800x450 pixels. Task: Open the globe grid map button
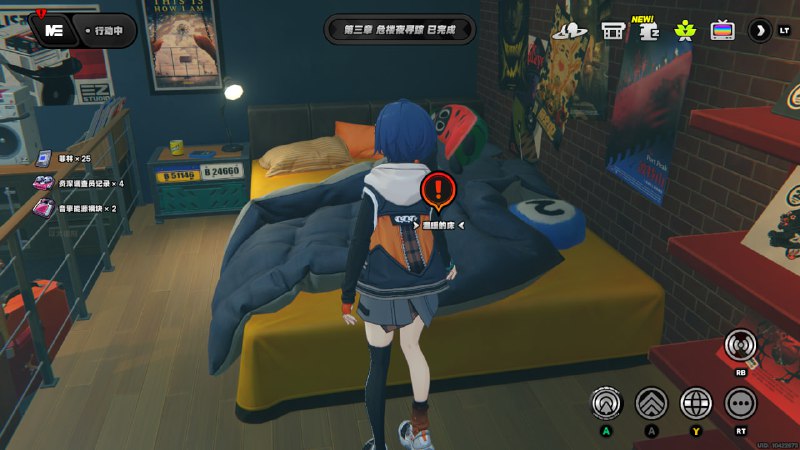pos(696,402)
